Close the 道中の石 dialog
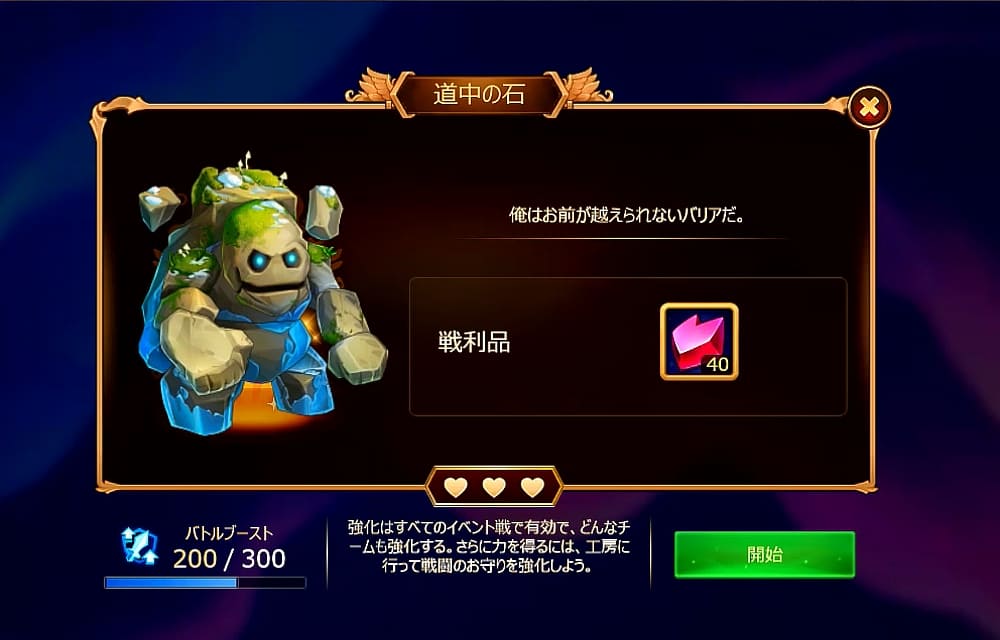The height and width of the screenshot is (640, 1000). [x=869, y=106]
